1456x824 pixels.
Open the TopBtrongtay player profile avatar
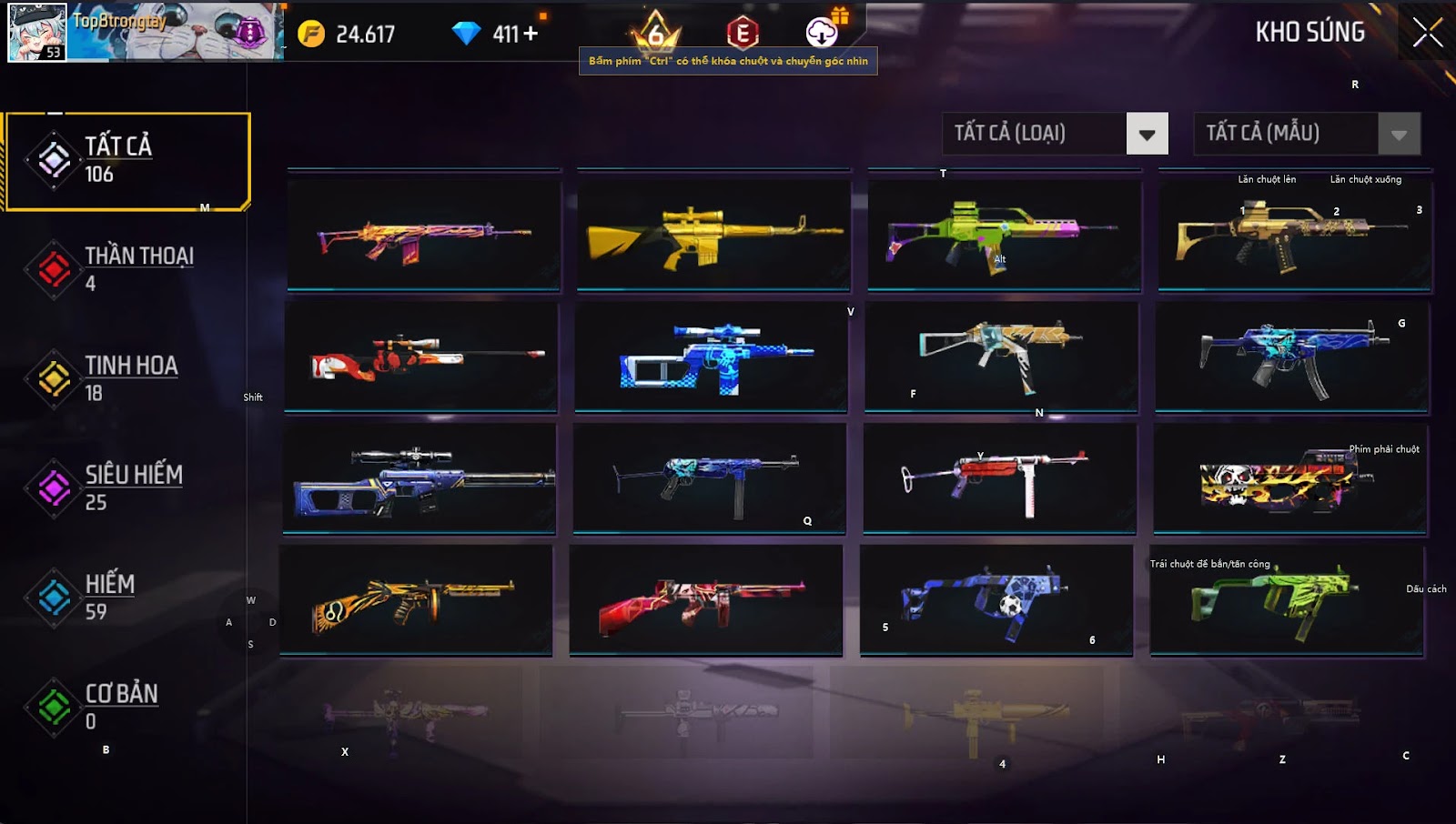click(37, 32)
